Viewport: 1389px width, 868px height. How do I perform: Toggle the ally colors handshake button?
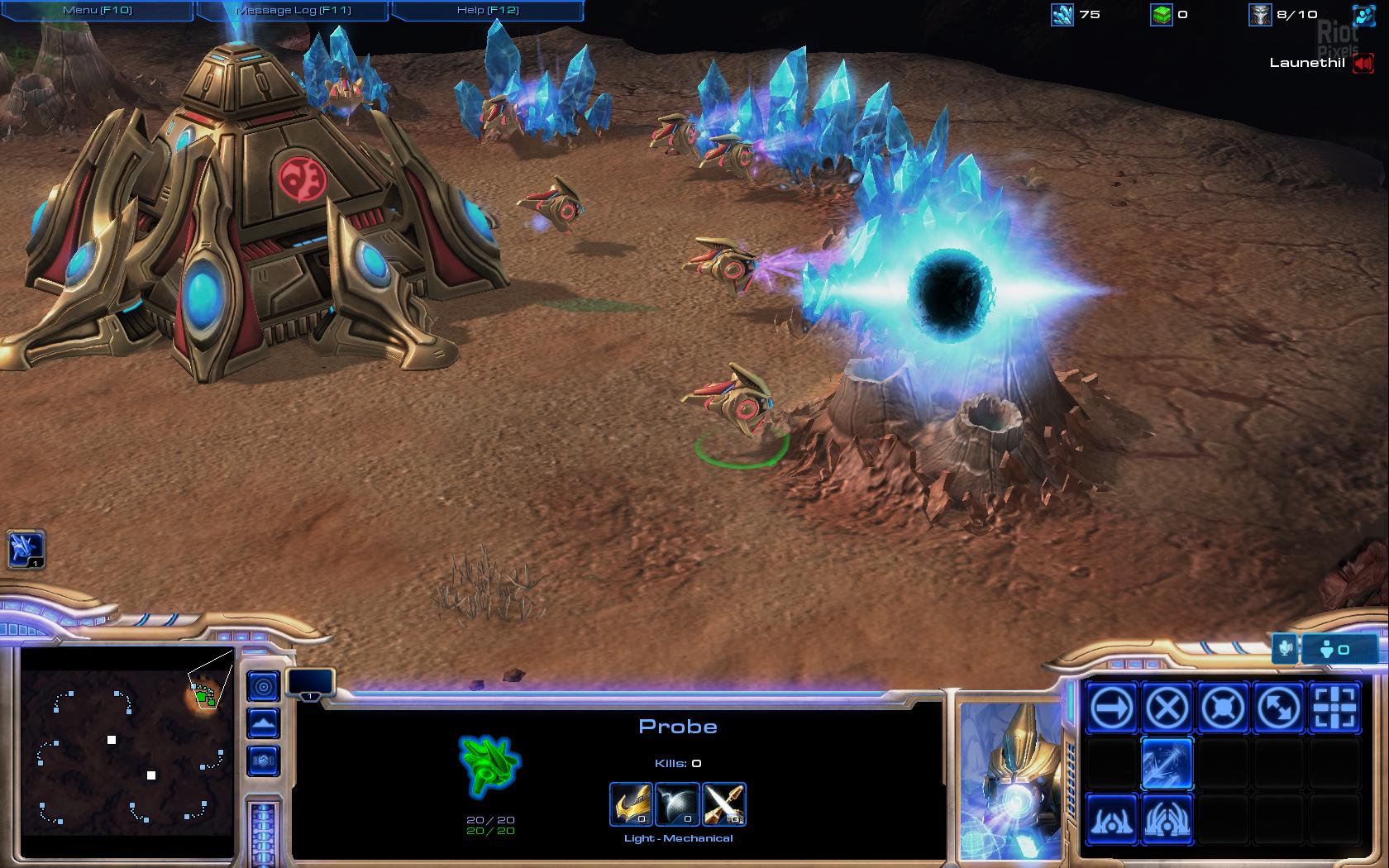click(264, 761)
